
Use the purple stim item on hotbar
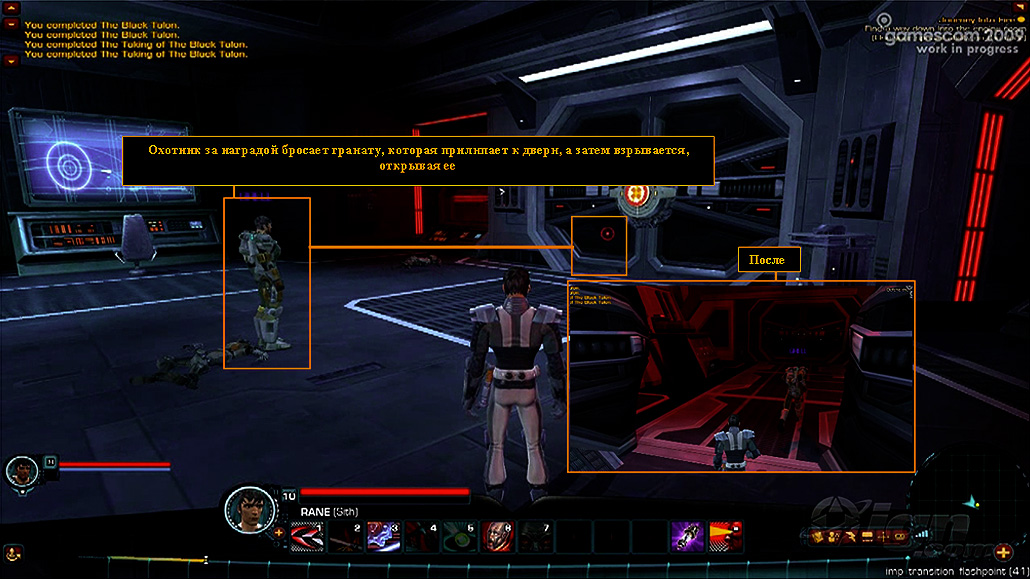686,535
